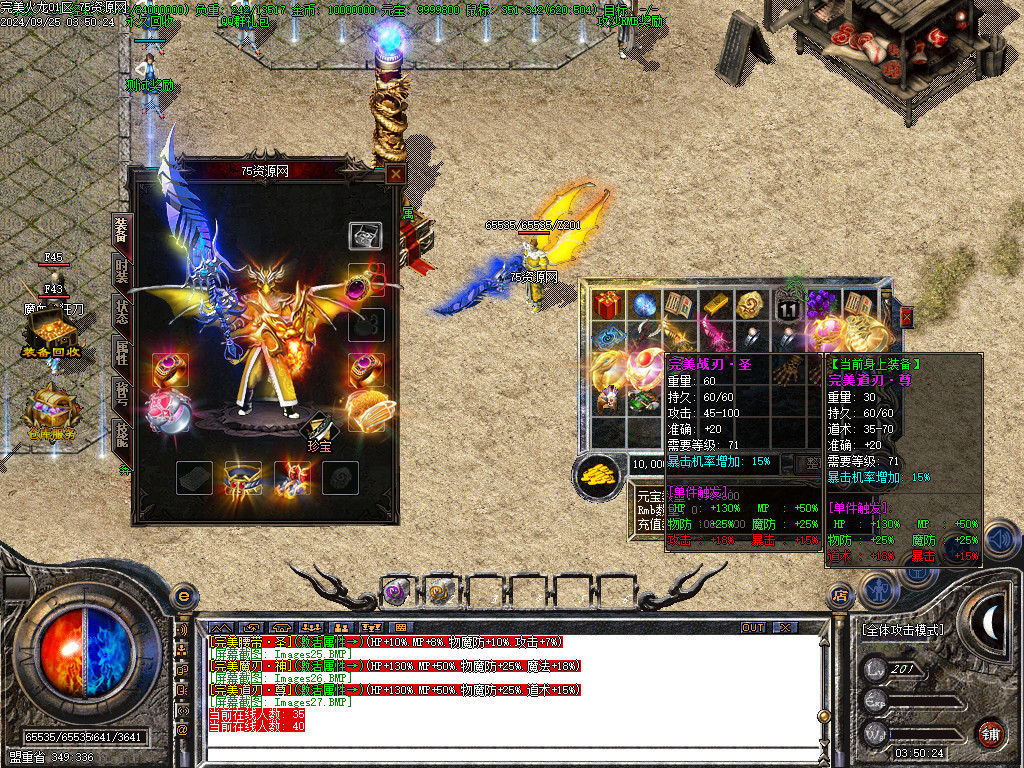Show the 称号 tab

click(x=120, y=392)
